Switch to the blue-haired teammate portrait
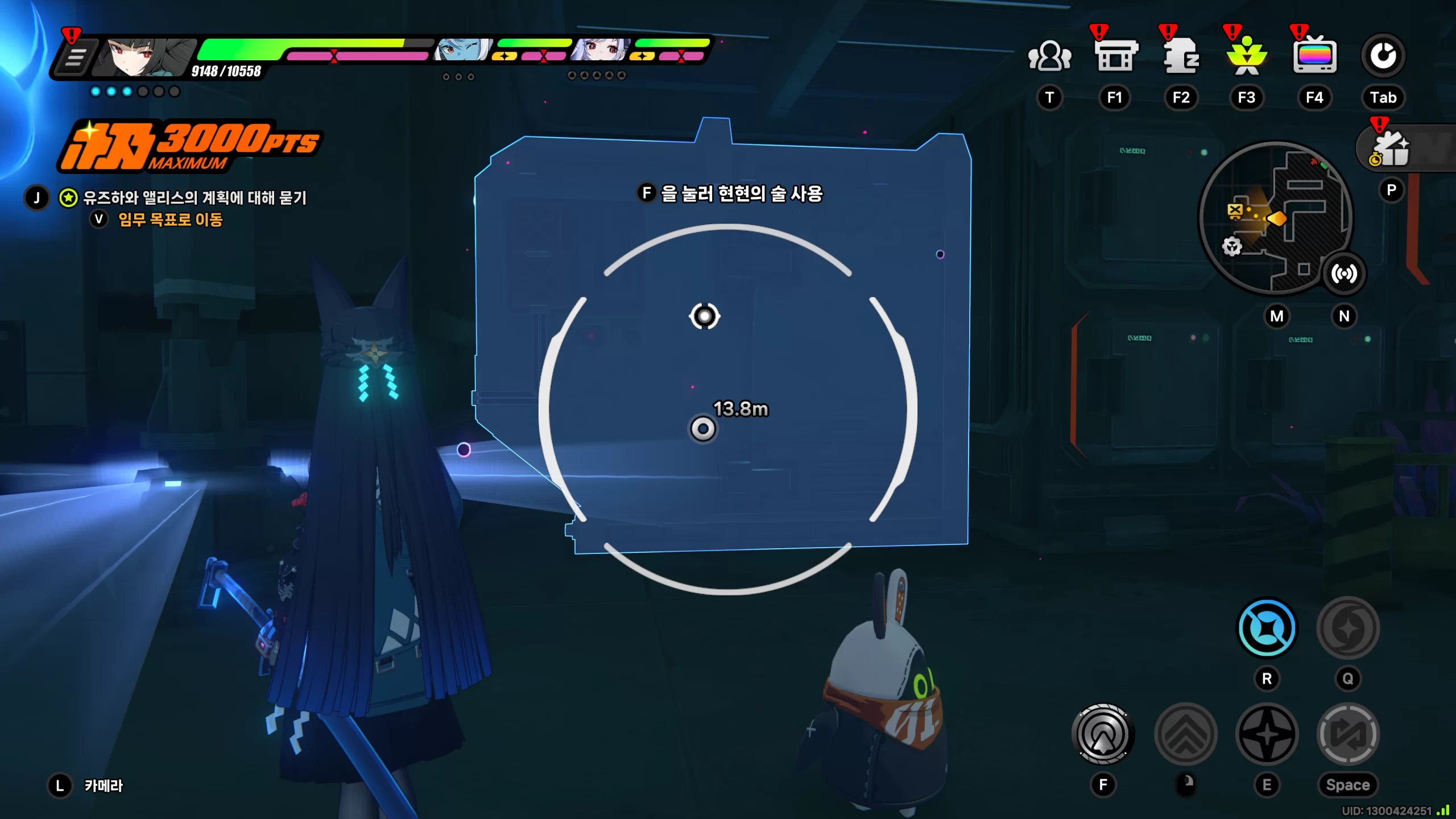Screen dimensions: 1456x819 (462, 50)
